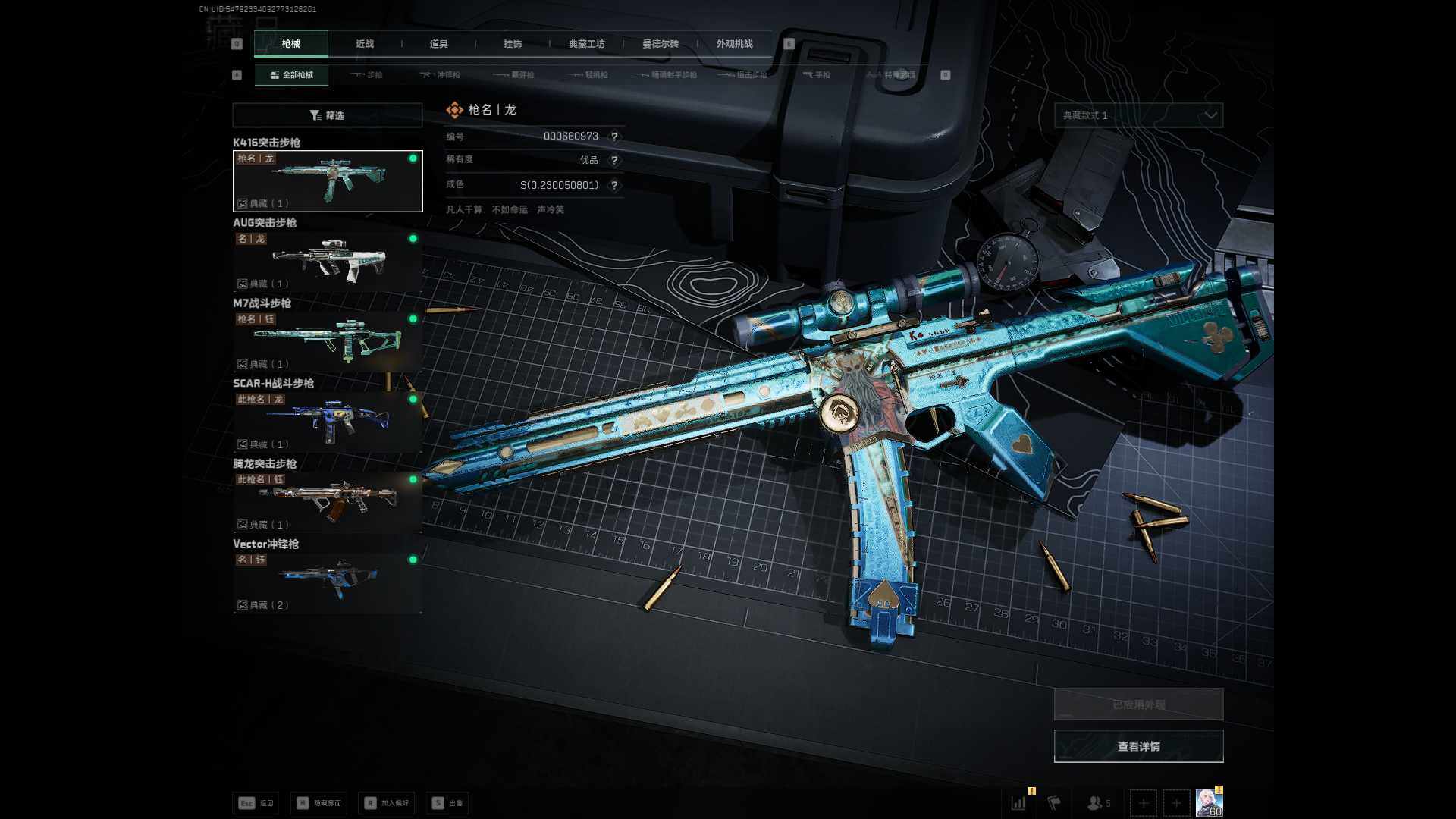Open the 曼德尔砖 tab
This screenshot has width=1456, height=819.
tap(661, 44)
